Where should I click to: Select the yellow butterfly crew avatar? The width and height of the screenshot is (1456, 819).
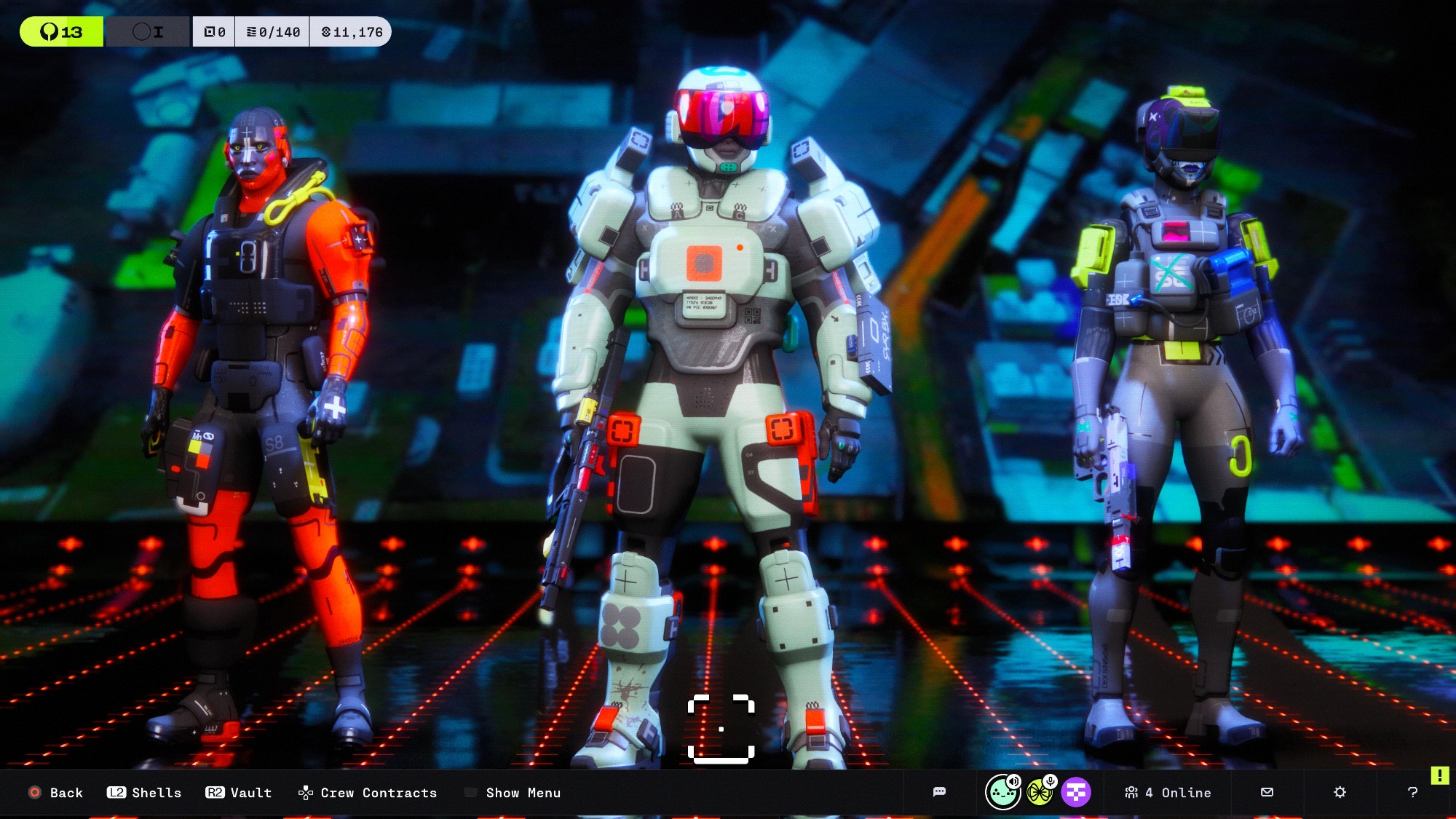pos(1040,792)
